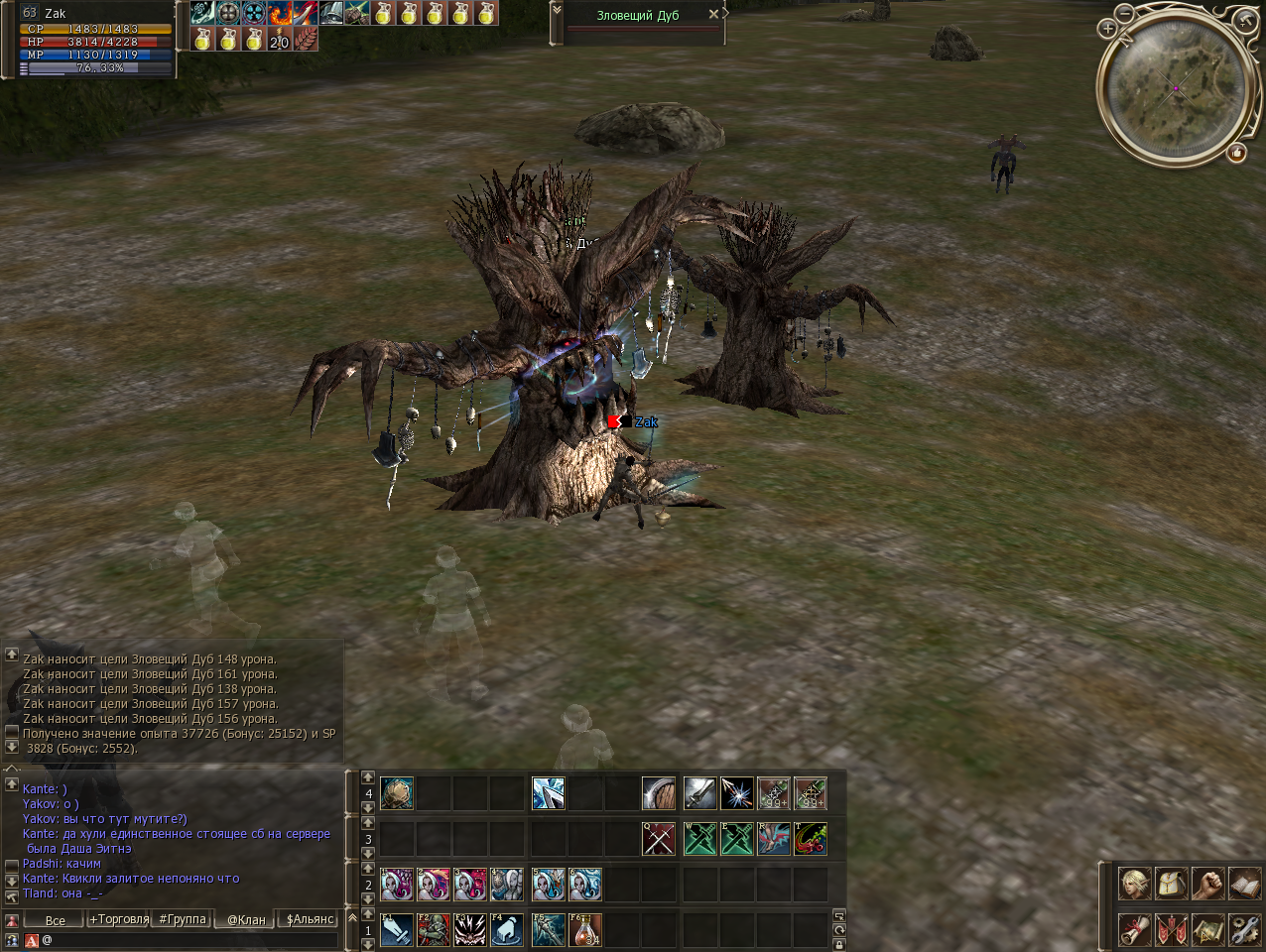Open the skills book
The image size is (1266, 952).
(x=1244, y=883)
